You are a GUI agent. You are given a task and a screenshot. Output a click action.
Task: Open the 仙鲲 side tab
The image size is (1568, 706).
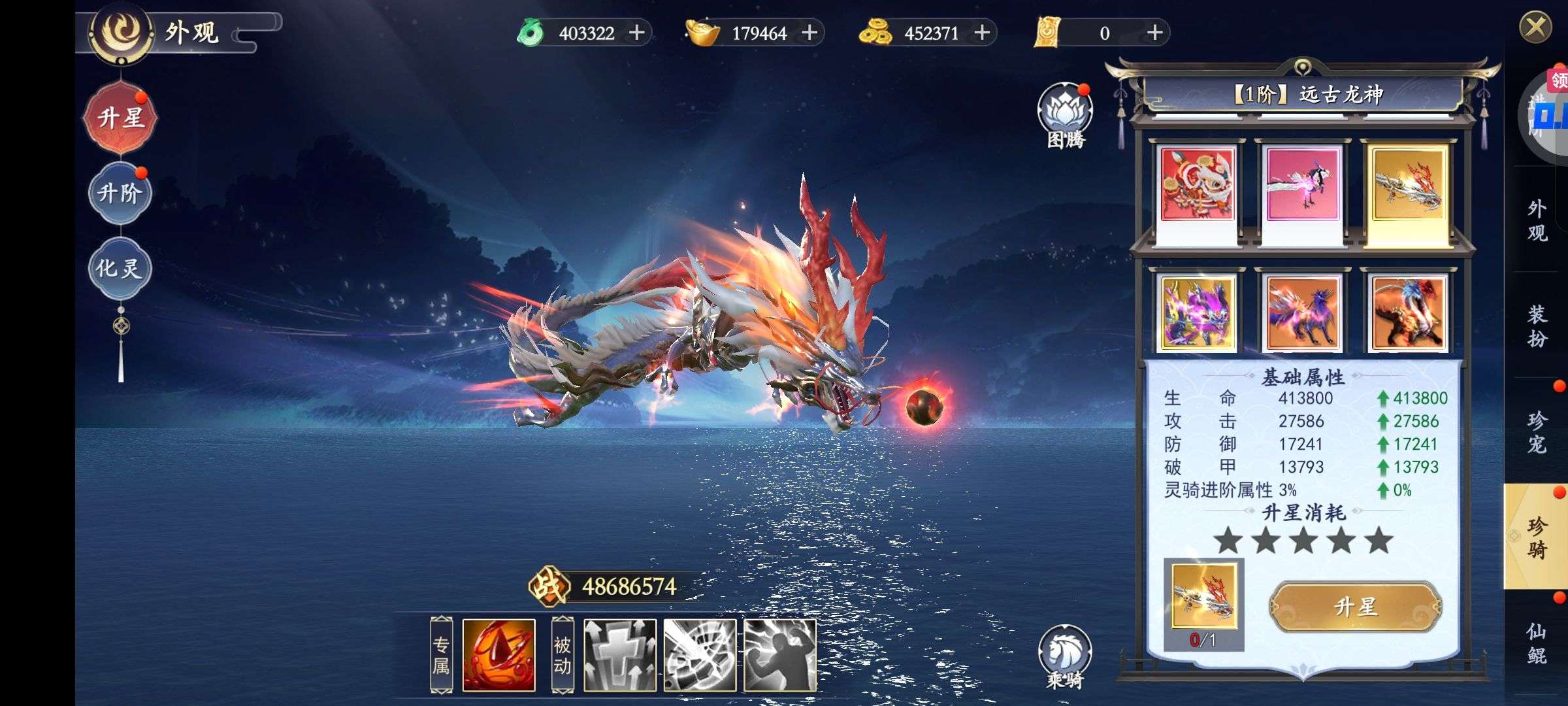pyautogui.click(x=1537, y=643)
